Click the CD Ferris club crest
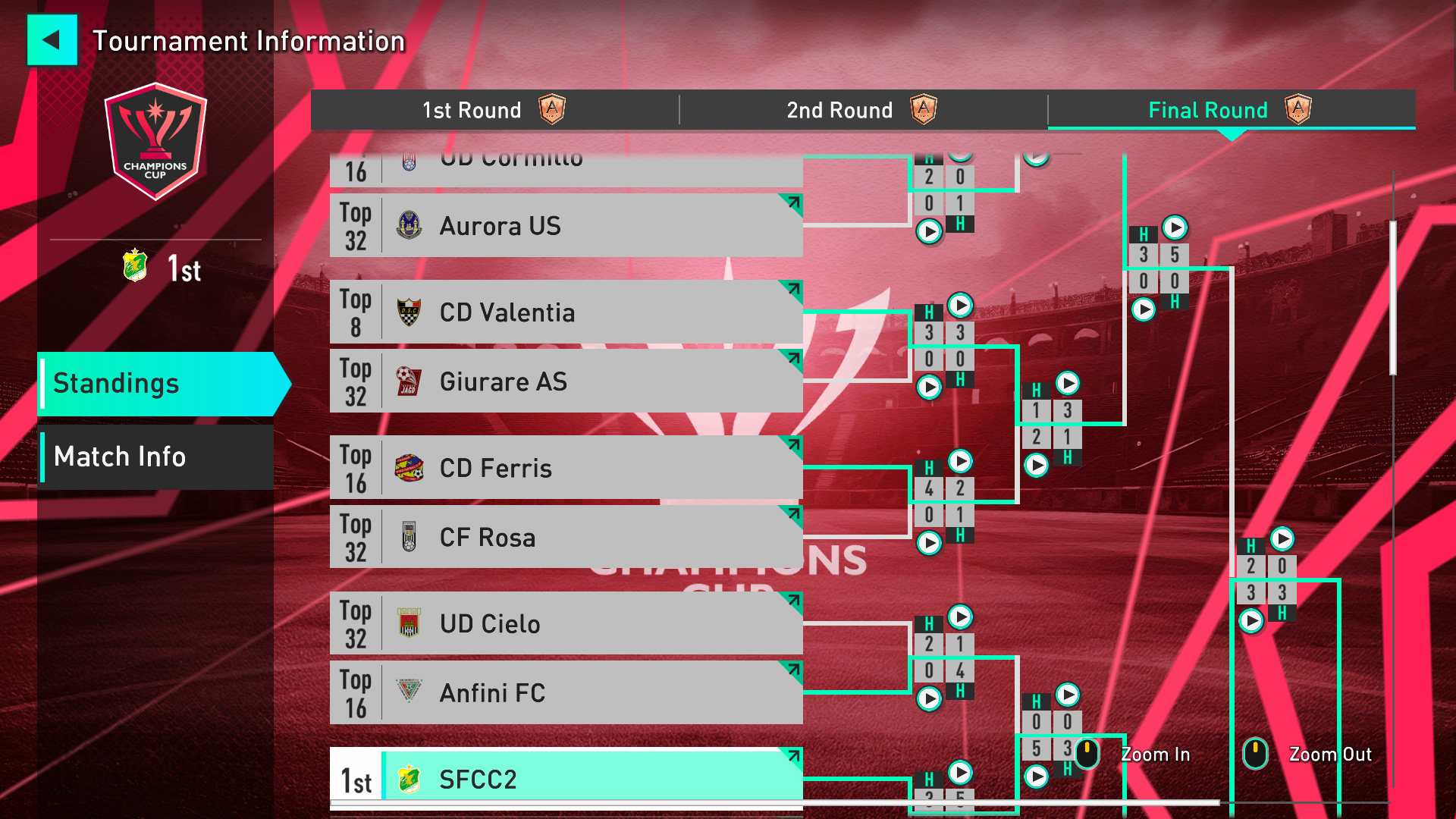Viewport: 1456px width, 819px height. [409, 467]
